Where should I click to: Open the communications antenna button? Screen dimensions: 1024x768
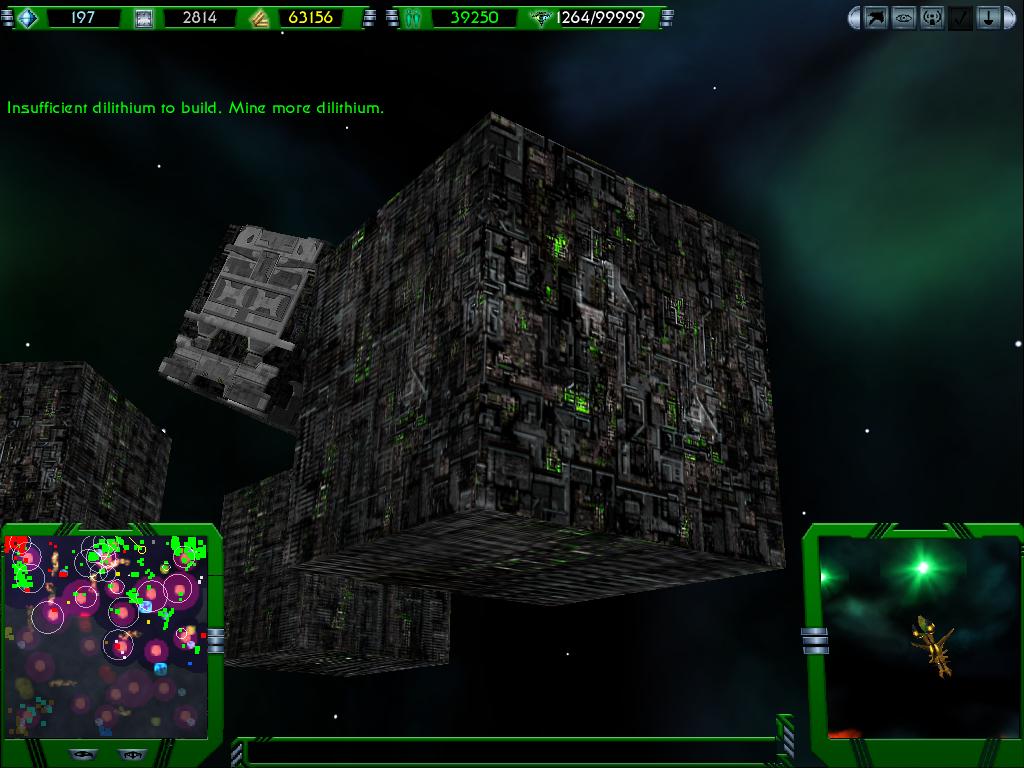click(932, 18)
